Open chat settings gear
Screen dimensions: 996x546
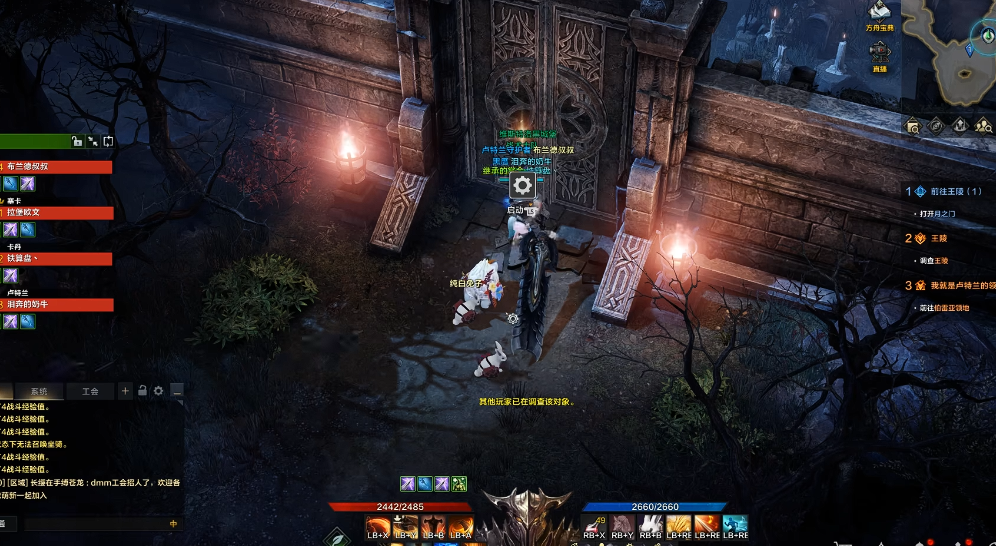point(158,391)
